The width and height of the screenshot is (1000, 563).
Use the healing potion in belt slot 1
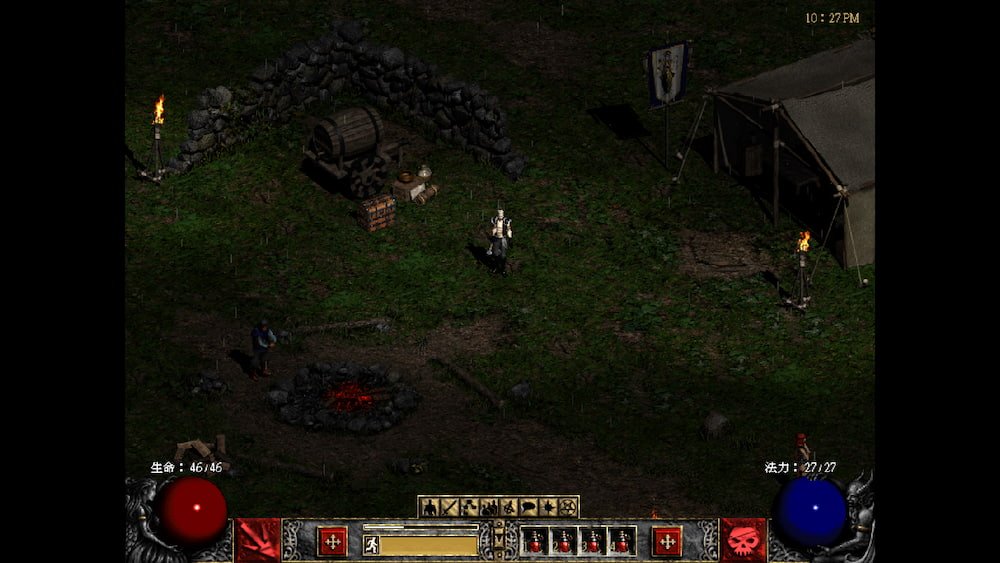pos(535,541)
